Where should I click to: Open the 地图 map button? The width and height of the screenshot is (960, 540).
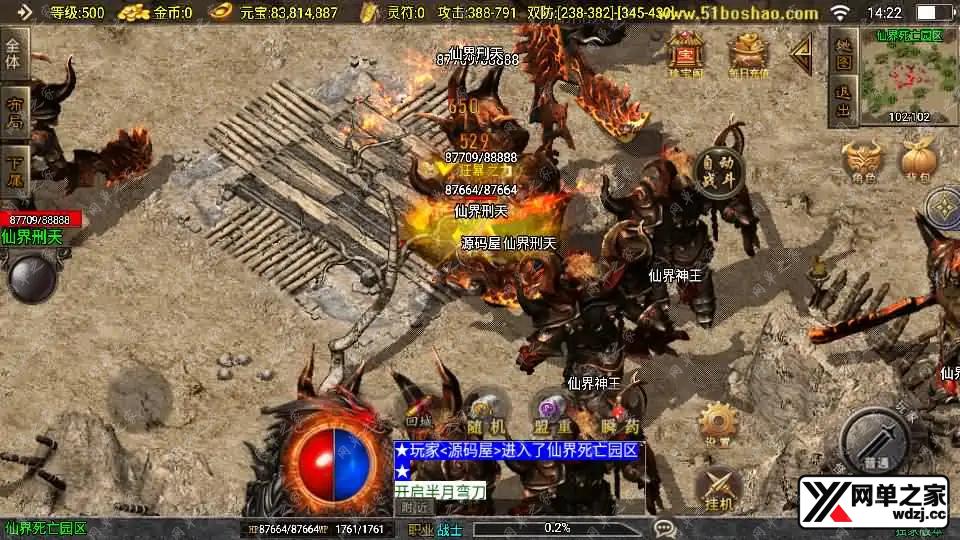844,54
